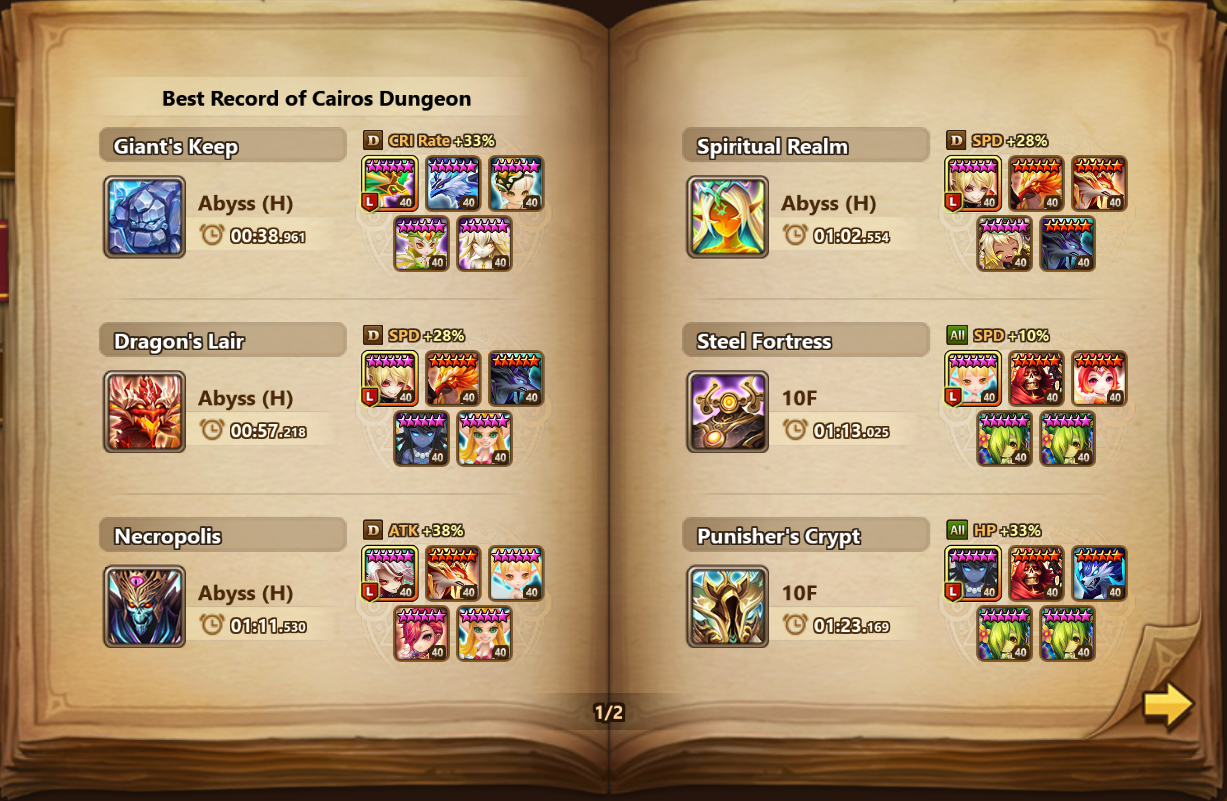Select the Spiritual Realm boss icon
1227x801 pixels.
pos(728,217)
